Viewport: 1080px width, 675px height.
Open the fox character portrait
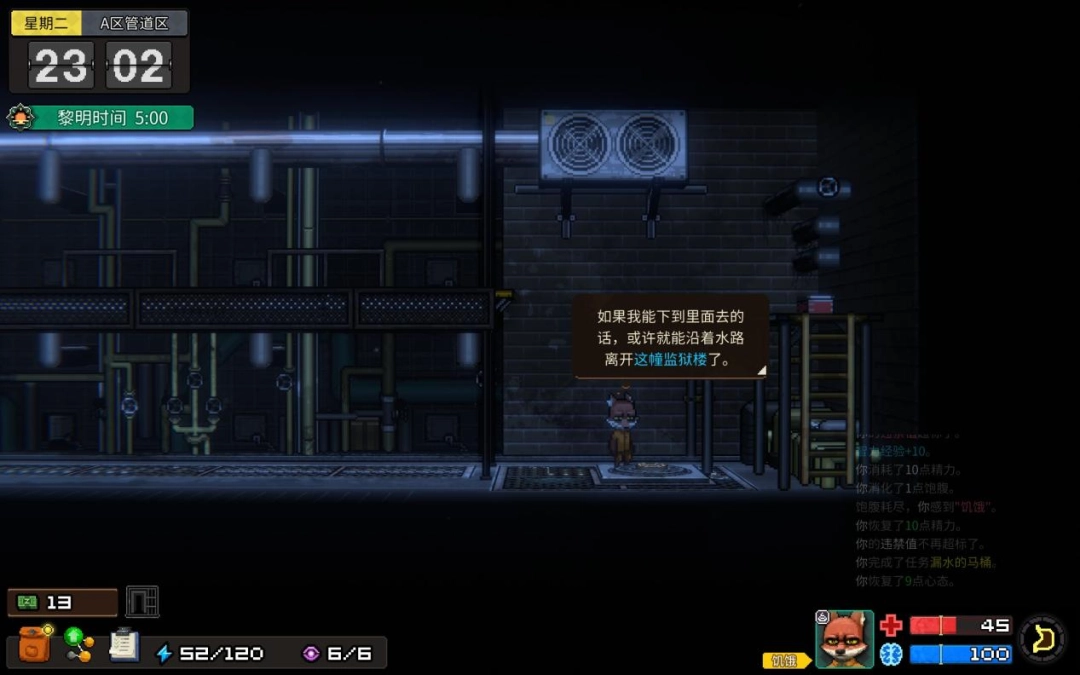click(x=845, y=640)
